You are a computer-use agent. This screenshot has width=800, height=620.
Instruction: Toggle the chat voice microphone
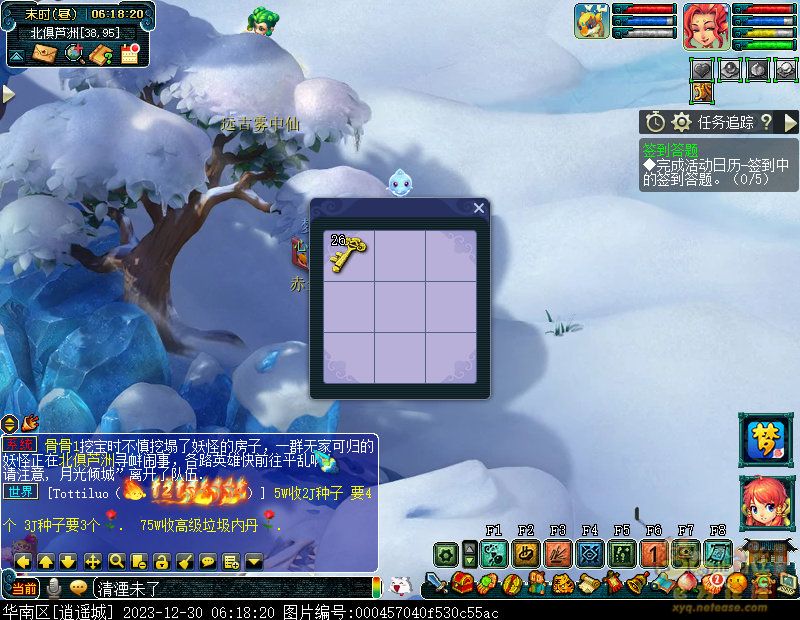tap(54, 587)
